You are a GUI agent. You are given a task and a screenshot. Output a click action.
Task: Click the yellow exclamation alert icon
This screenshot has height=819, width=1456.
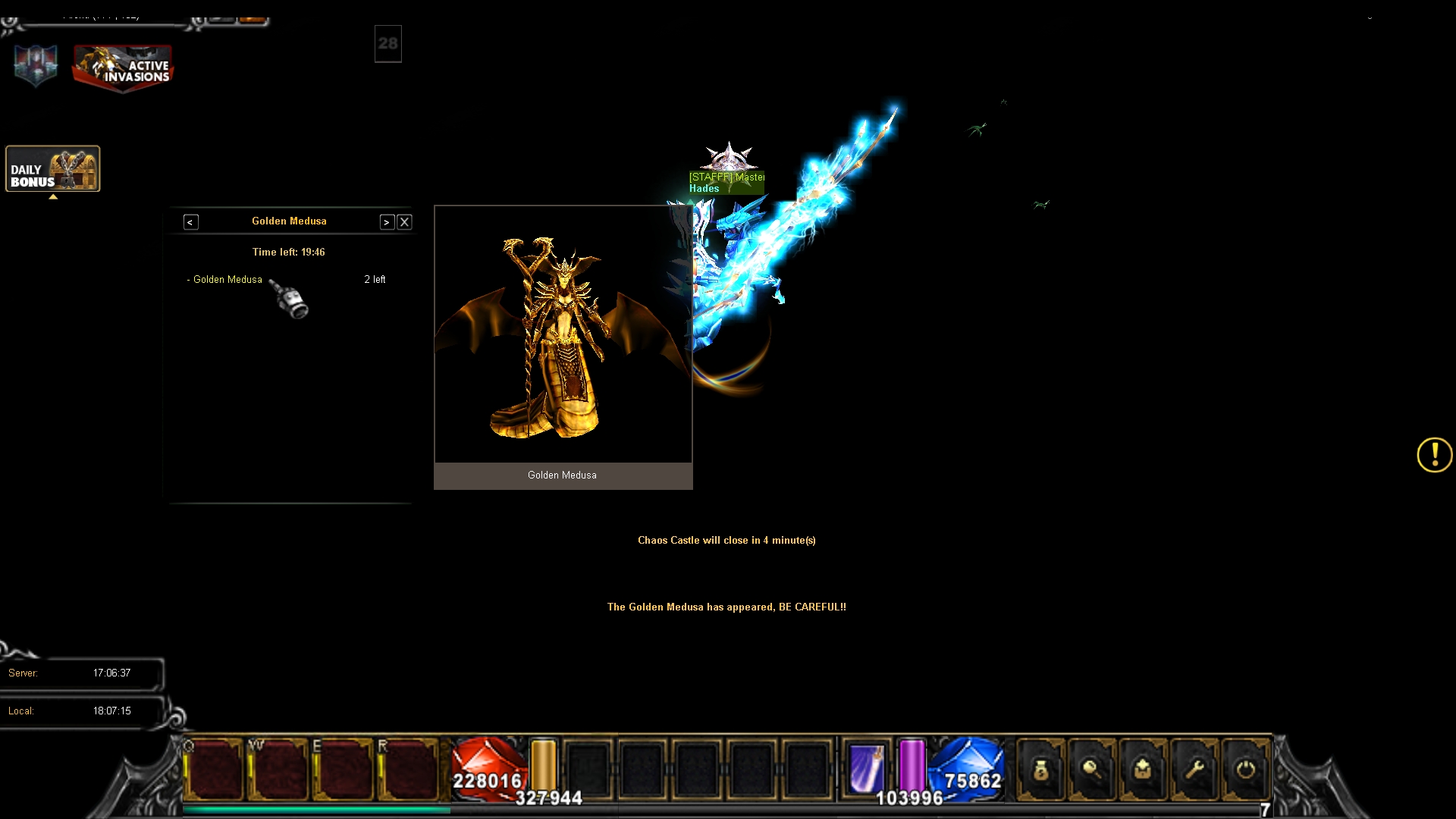(1434, 455)
